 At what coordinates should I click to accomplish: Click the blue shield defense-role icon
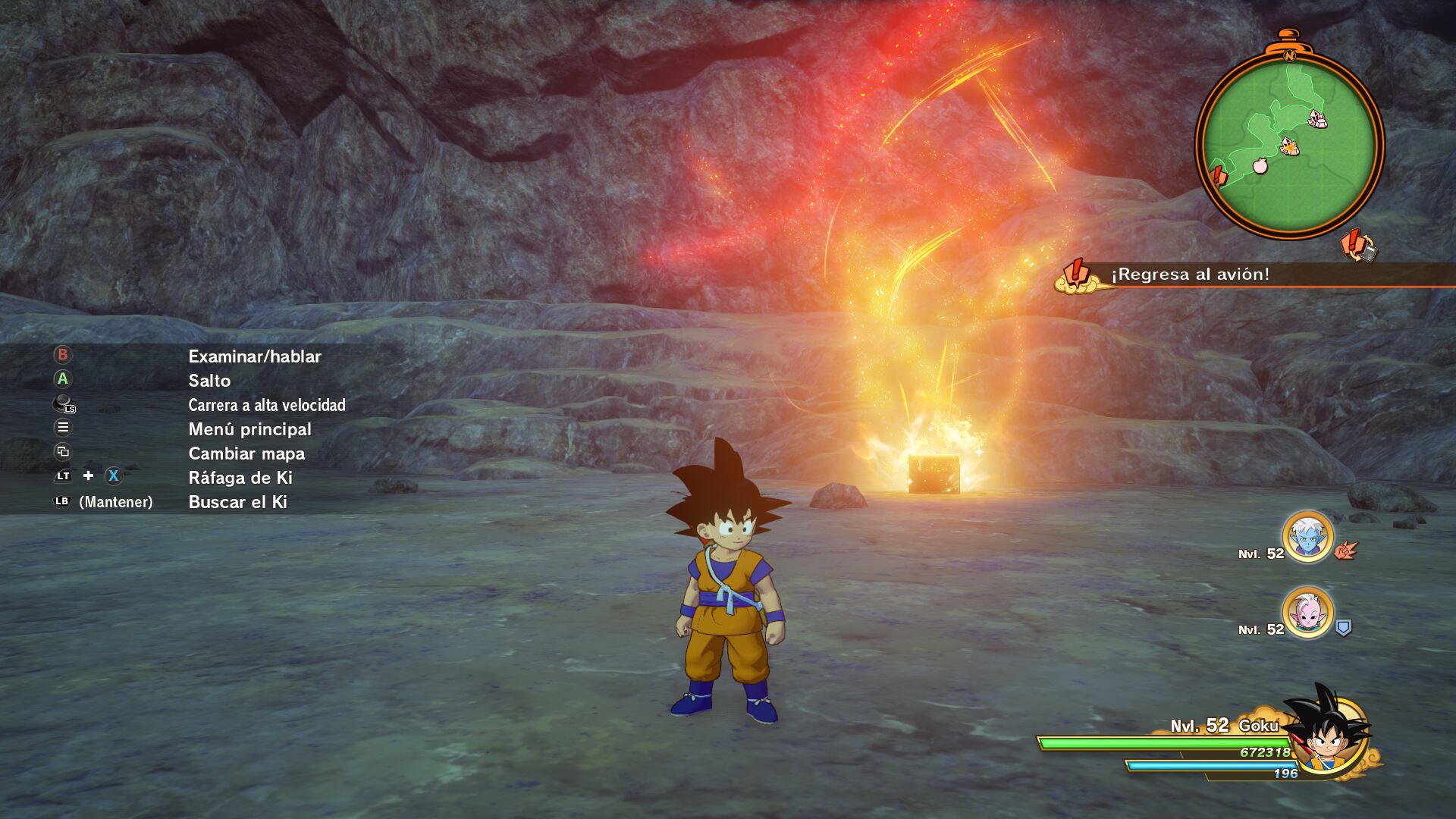(1343, 628)
